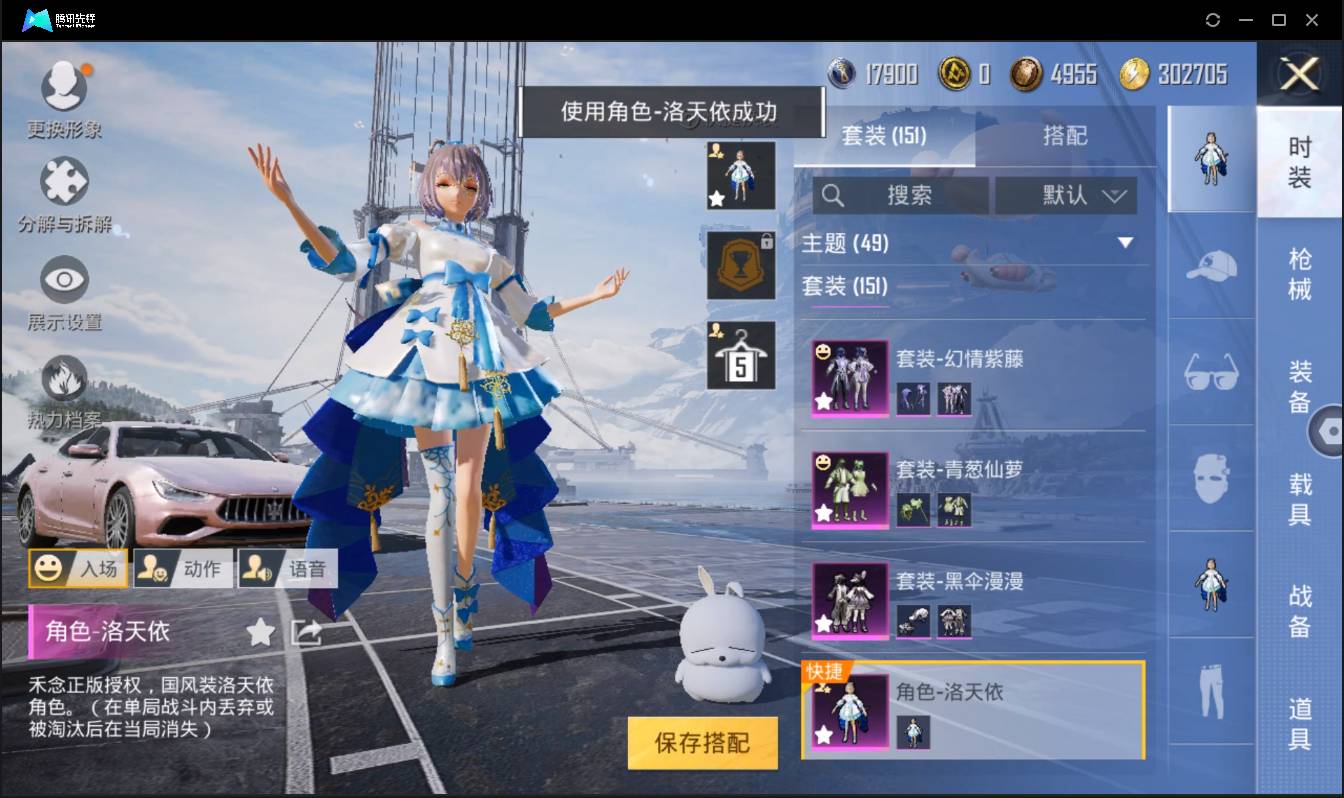Open the coat hanger outfit slots icon

[x=741, y=355]
